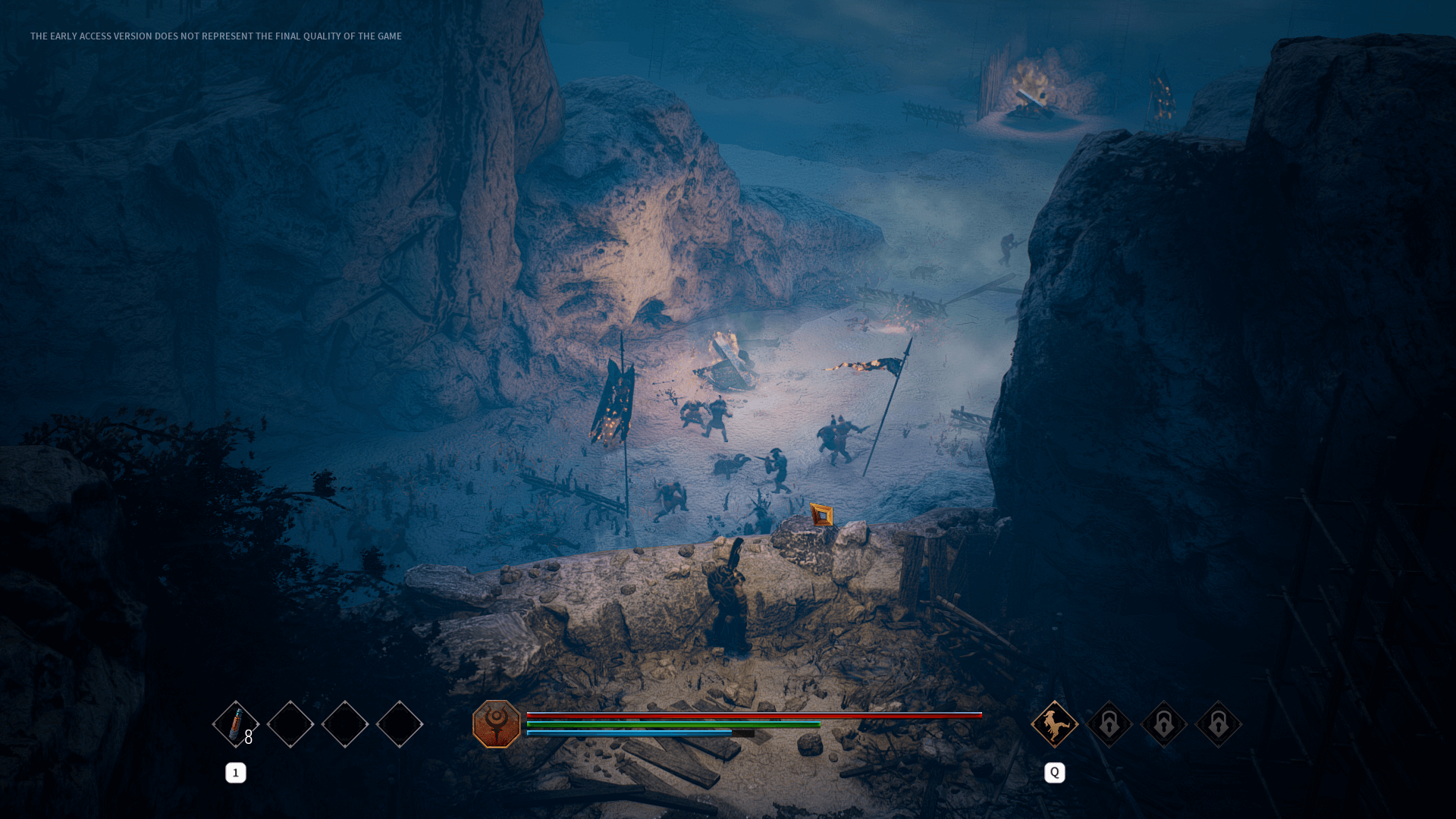Click the round orange character emblem
The width and height of the screenshot is (1456, 819).
pyautogui.click(x=497, y=724)
